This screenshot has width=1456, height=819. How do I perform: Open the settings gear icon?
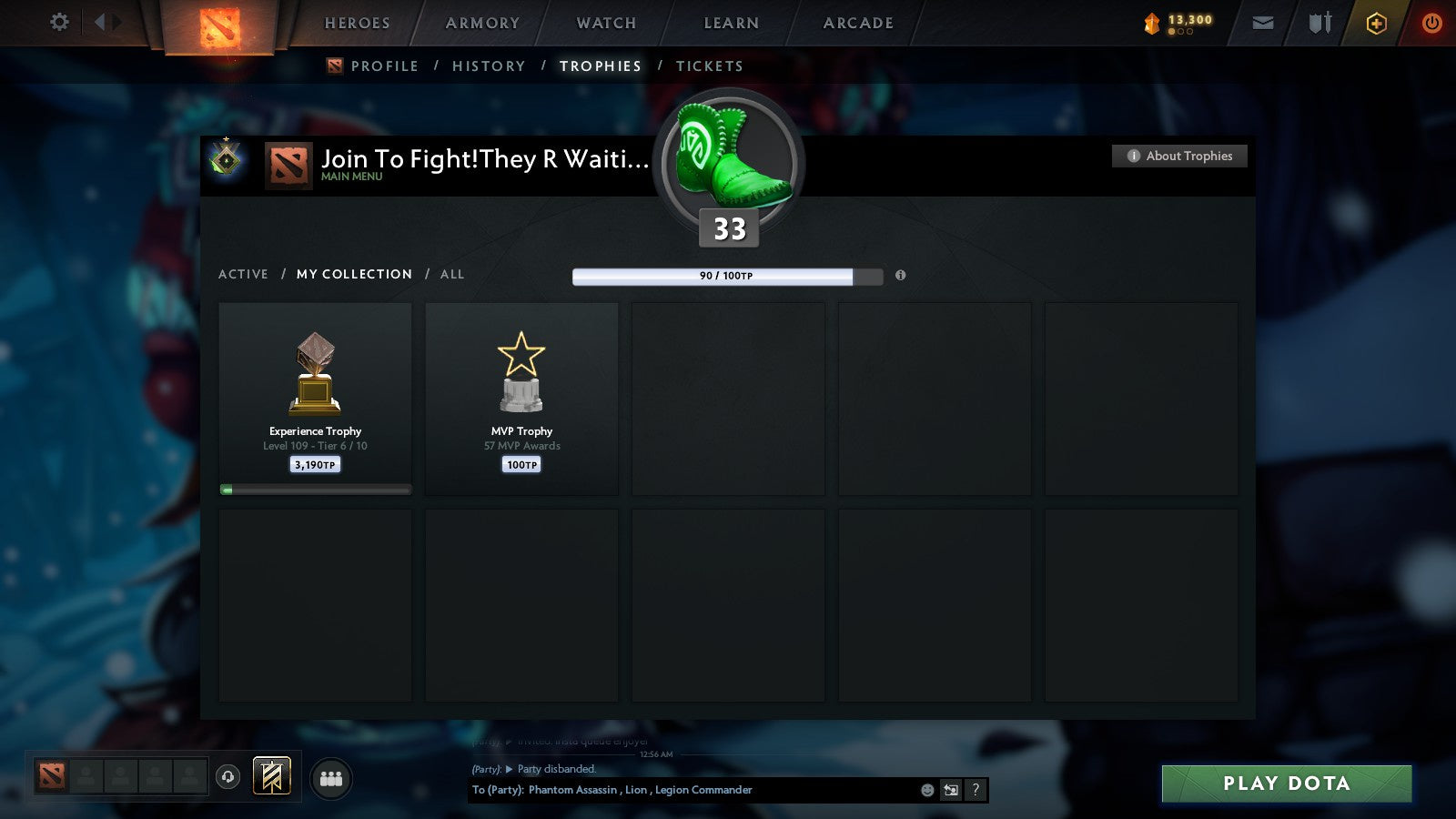pyautogui.click(x=58, y=23)
